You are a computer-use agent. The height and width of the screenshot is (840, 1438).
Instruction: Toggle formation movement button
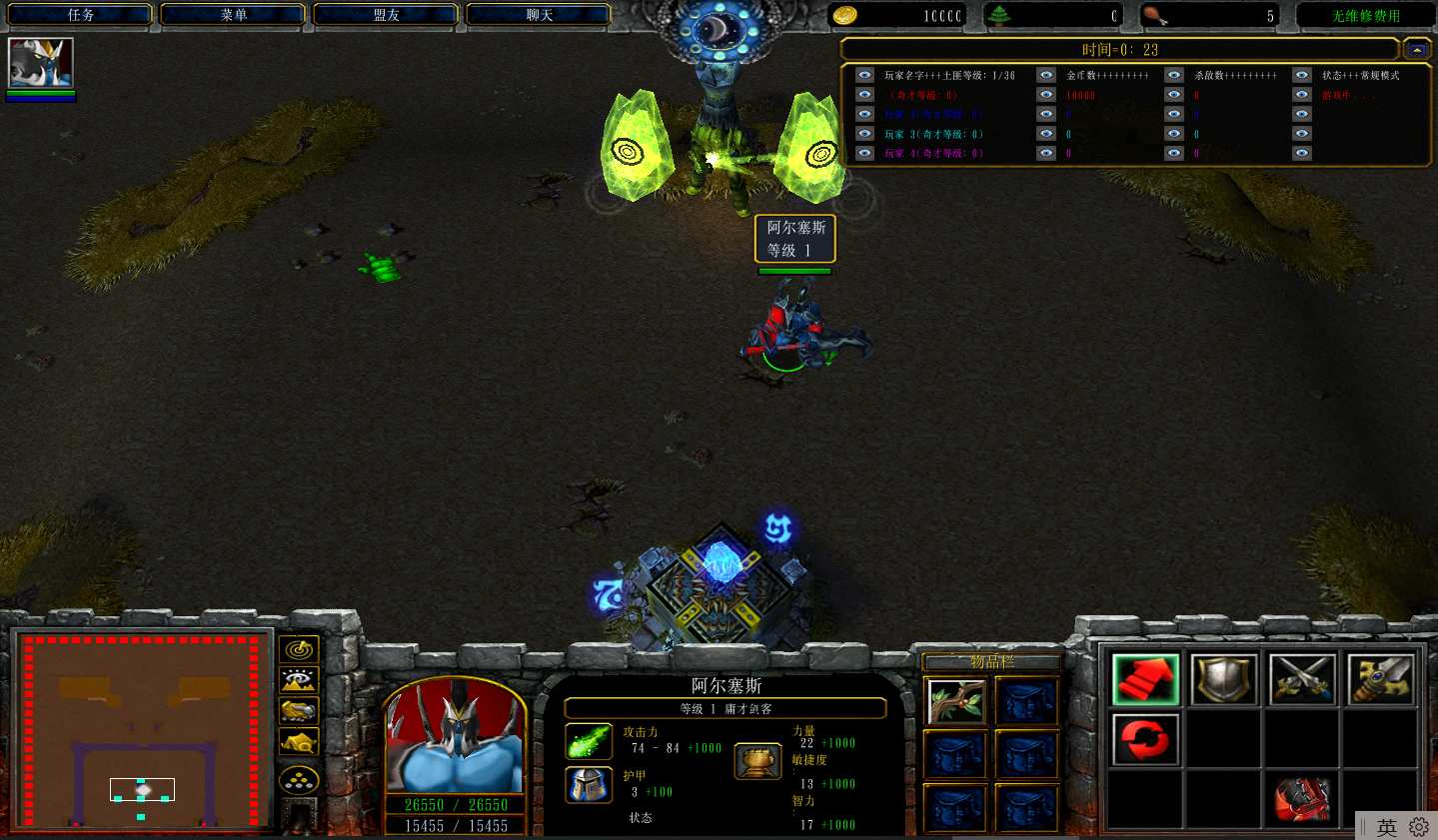[x=300, y=780]
